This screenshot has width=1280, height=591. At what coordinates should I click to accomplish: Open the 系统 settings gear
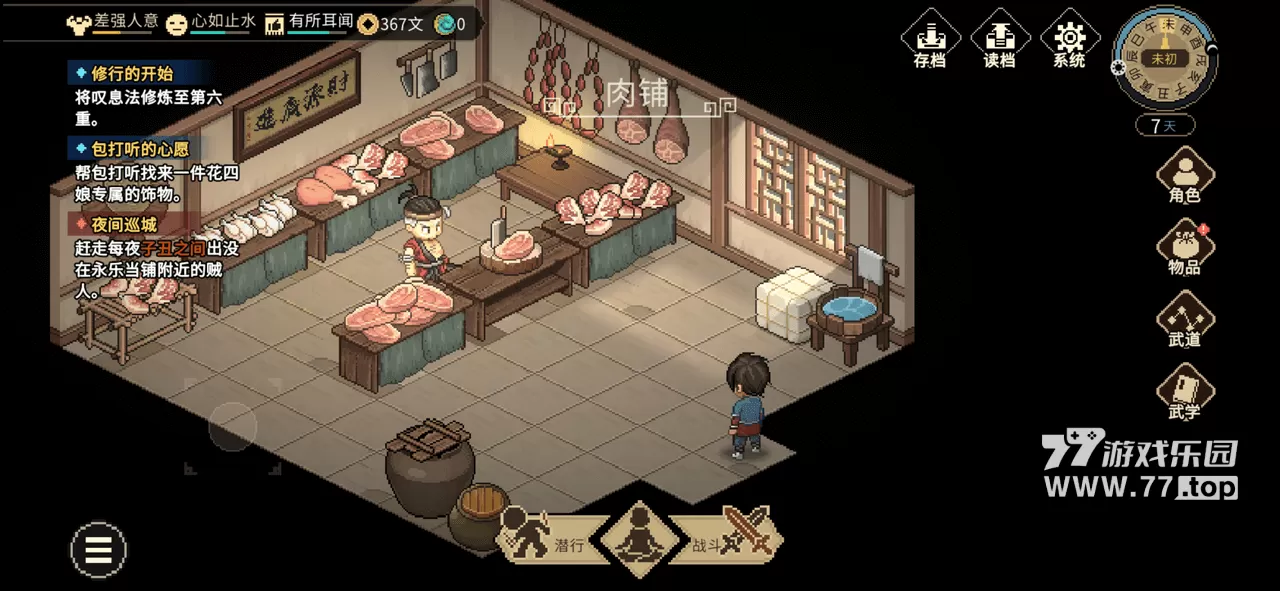point(1069,41)
